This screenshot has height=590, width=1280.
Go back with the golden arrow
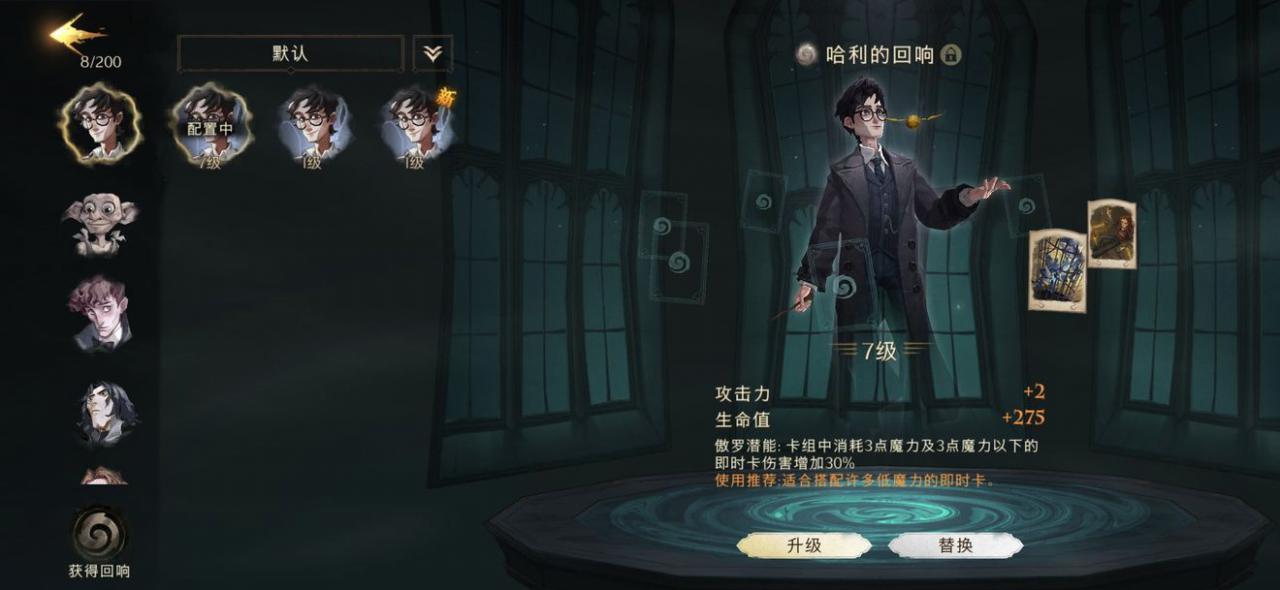[x=77, y=35]
